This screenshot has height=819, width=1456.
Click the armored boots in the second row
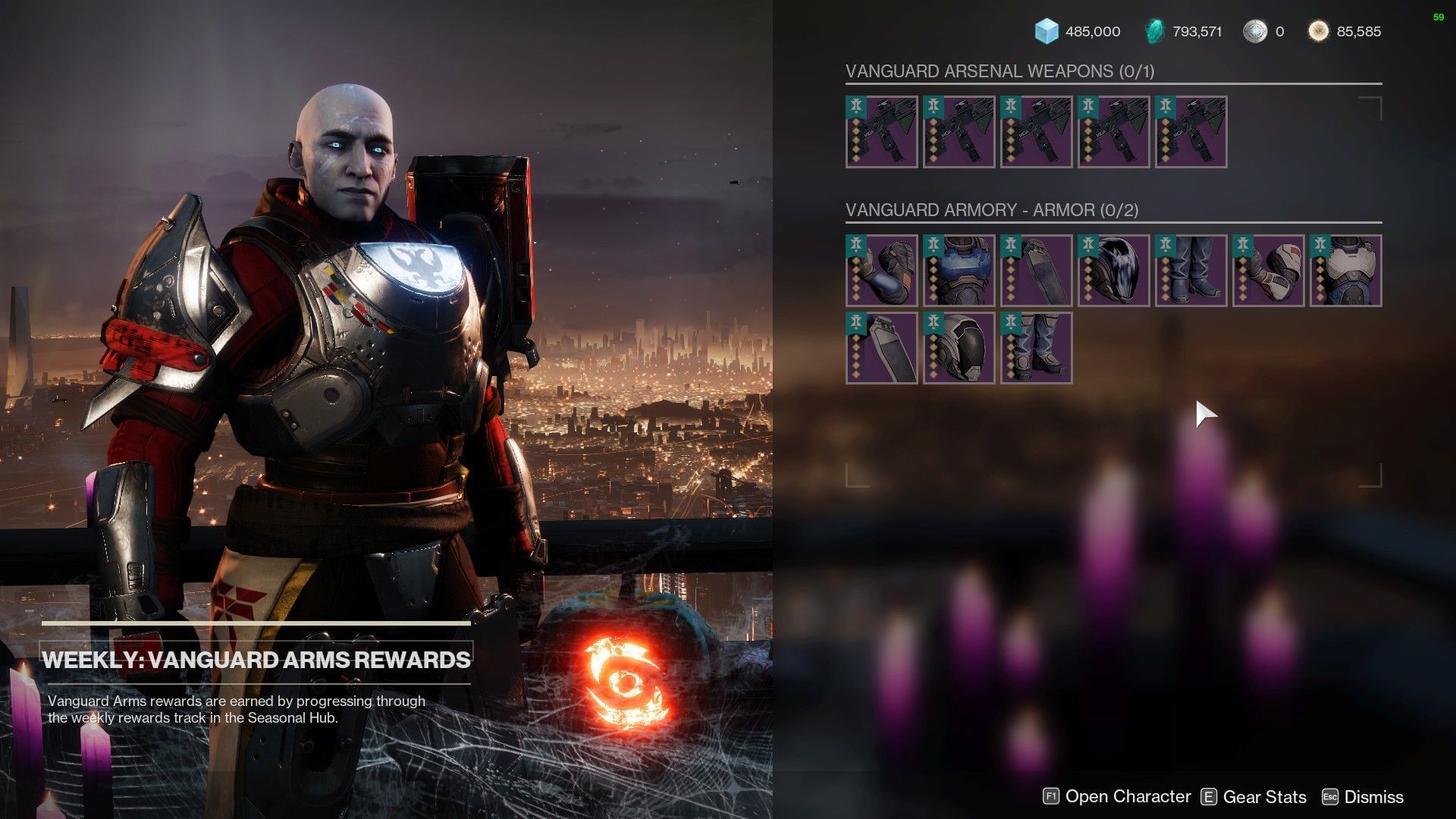[x=1037, y=347]
